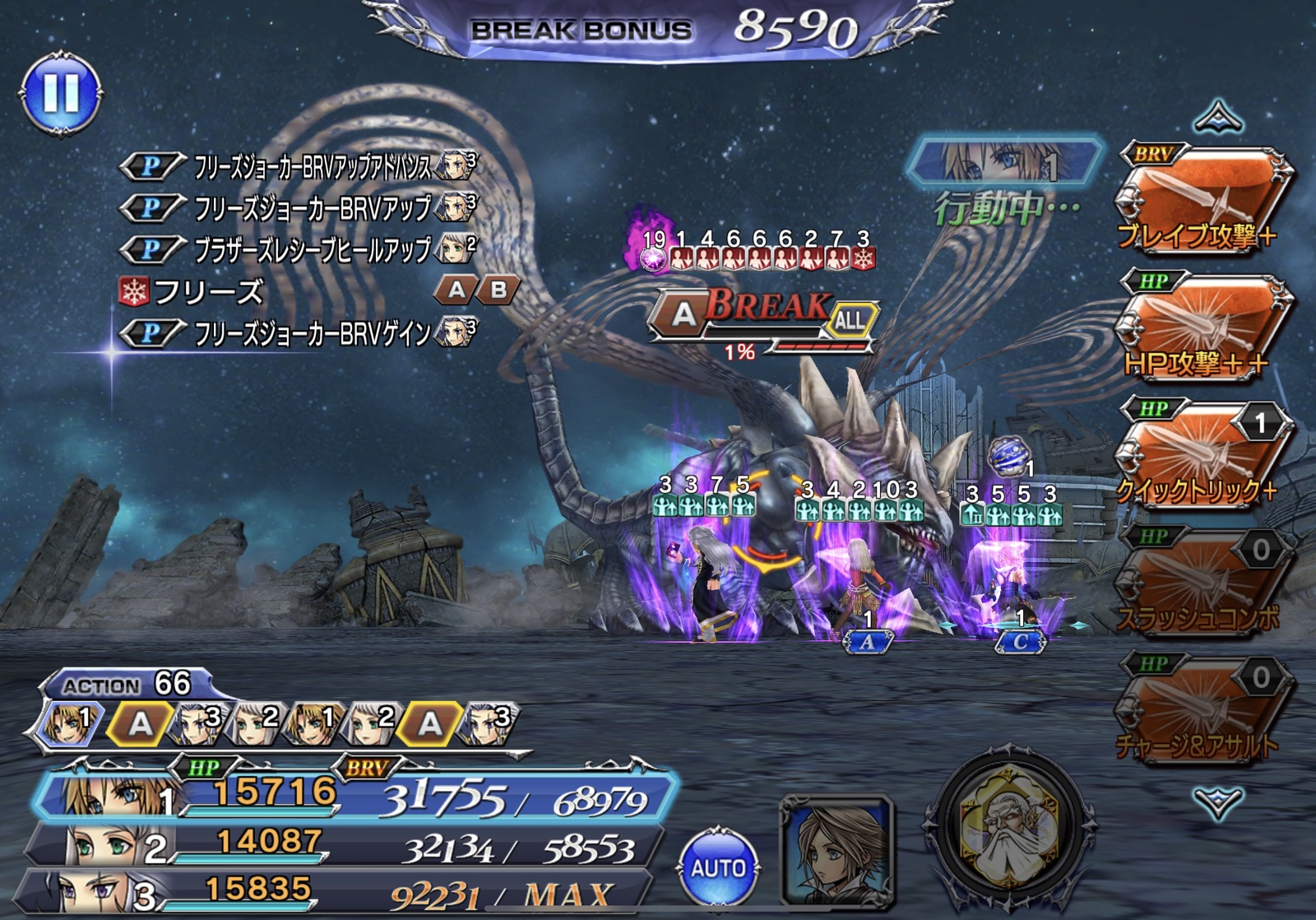The width and height of the screenshot is (1316, 920).
Task: Tap the enemy's row of debuff icons
Action: click(757, 259)
